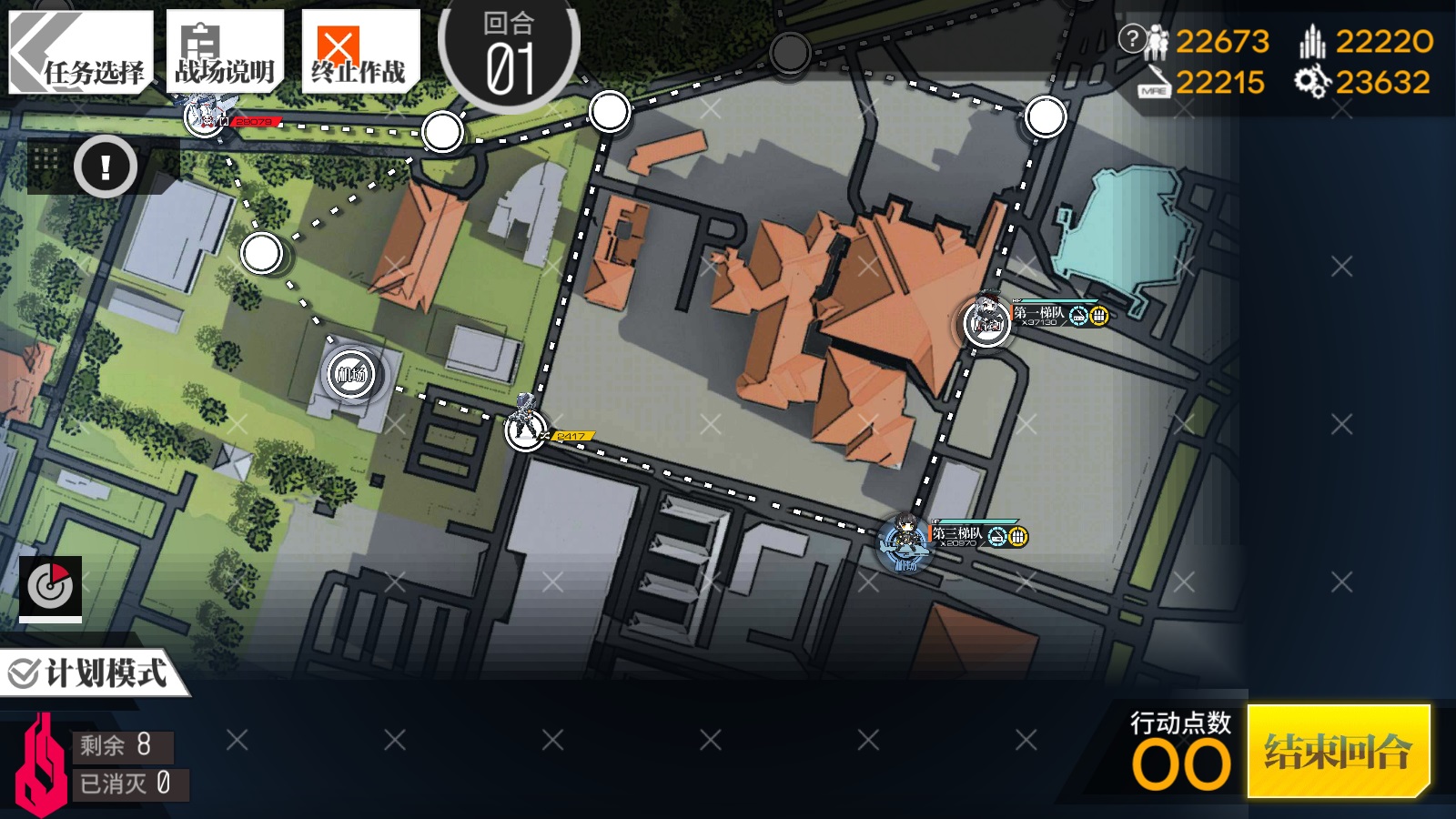Terminate the operation (终止作战)
This screenshot has width=1456, height=819.
[359, 52]
